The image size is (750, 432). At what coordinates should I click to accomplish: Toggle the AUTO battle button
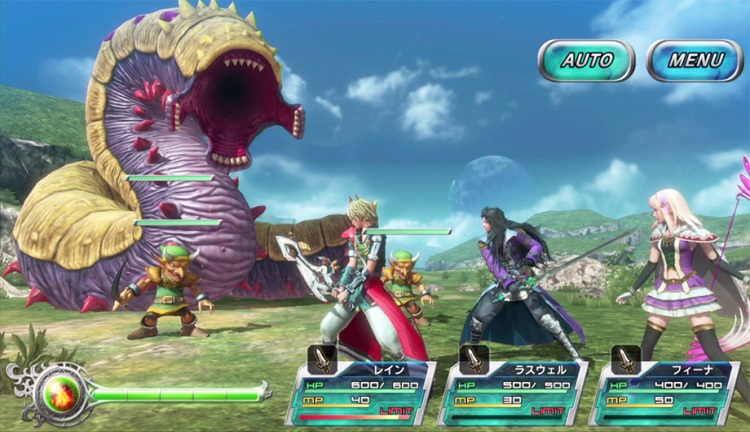pos(586,60)
